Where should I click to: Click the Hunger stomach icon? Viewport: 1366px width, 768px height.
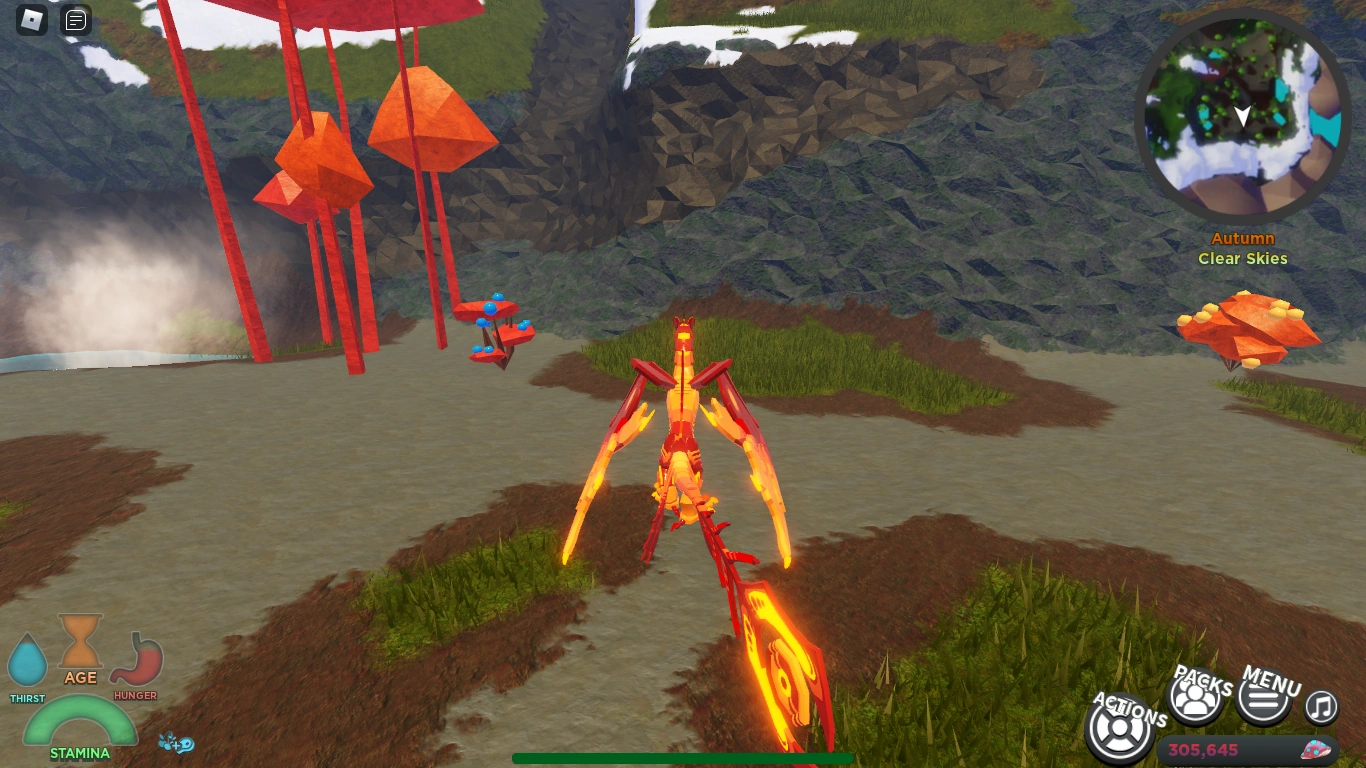(136, 658)
